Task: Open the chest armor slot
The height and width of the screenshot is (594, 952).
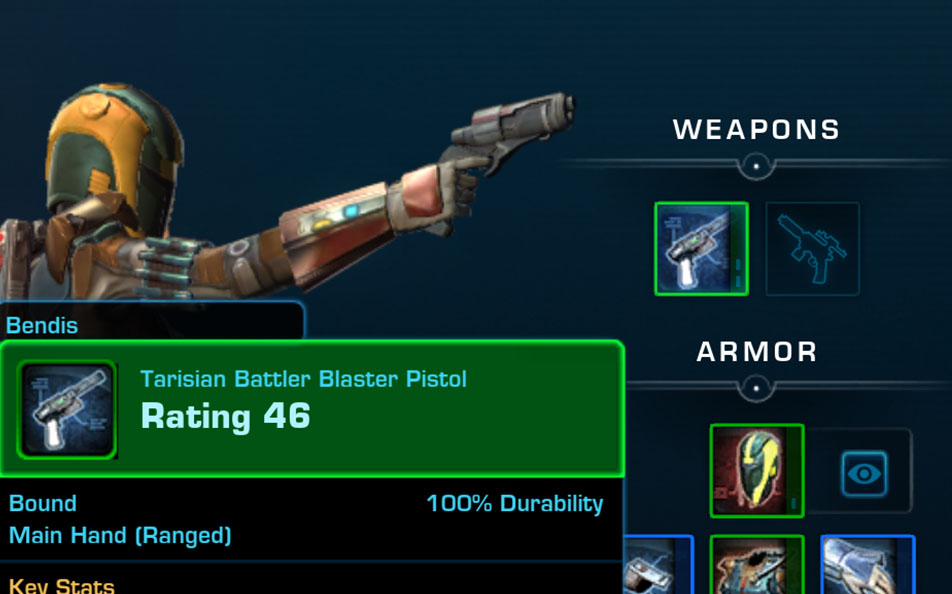Action: point(757,567)
